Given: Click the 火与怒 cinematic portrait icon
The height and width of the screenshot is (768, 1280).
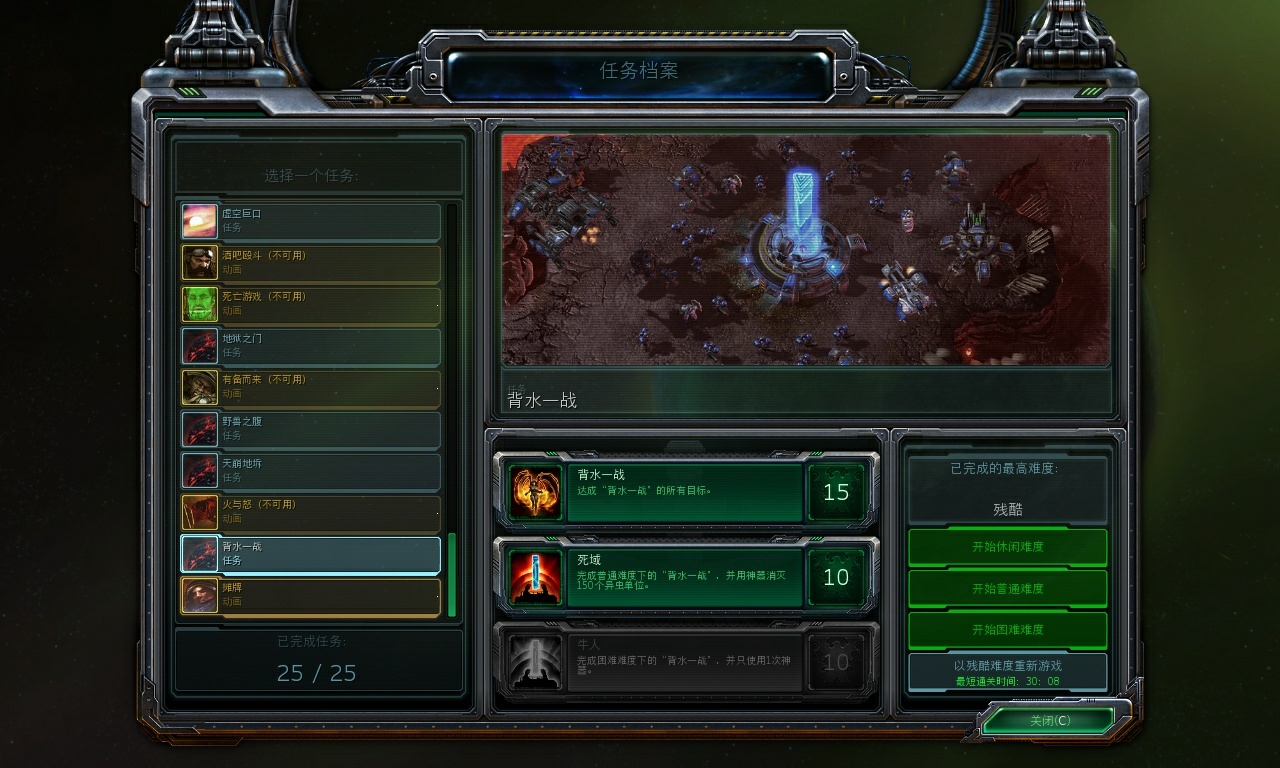Looking at the screenshot, I should tap(199, 512).
